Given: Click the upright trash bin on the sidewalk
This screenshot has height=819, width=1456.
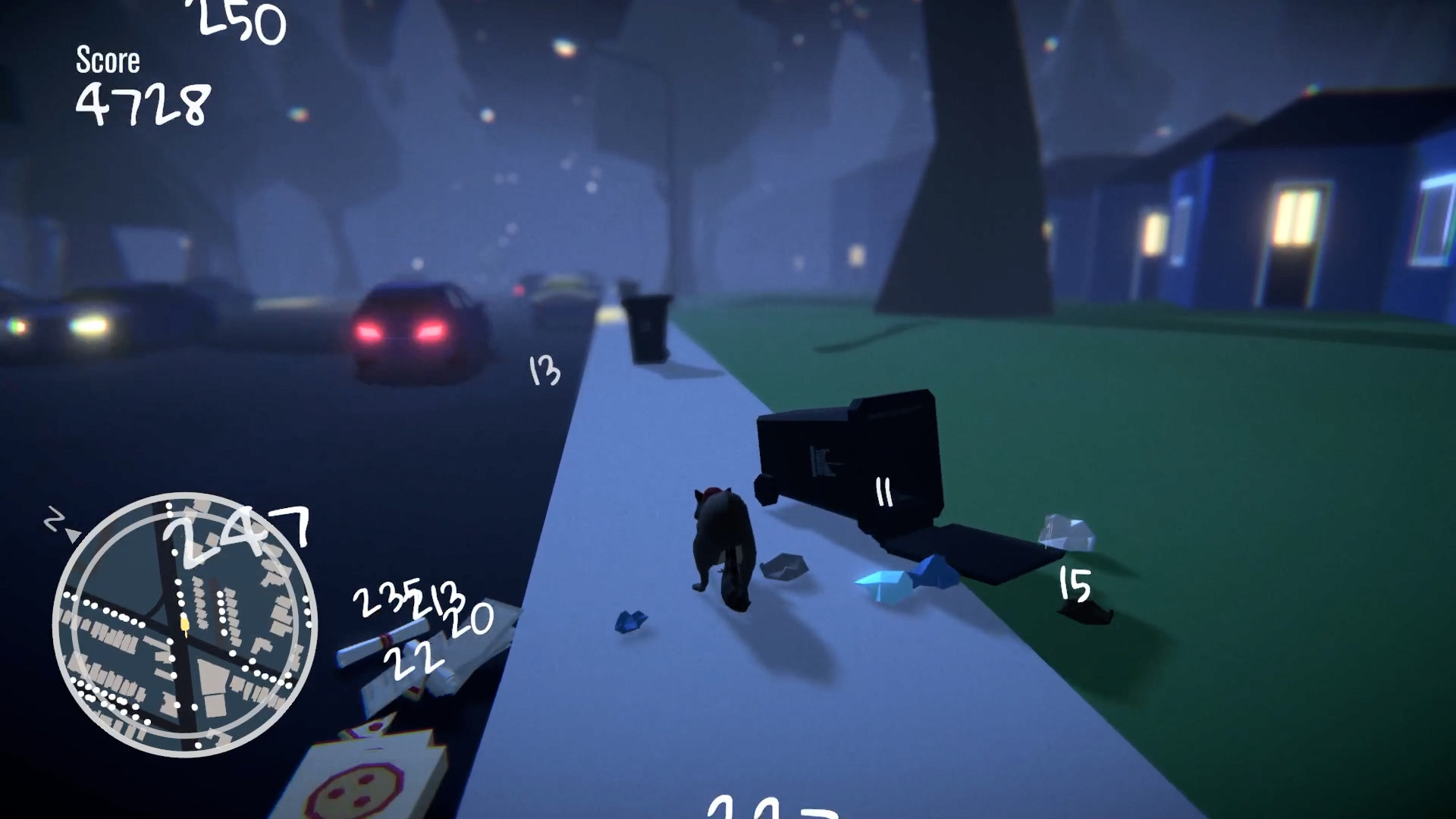Looking at the screenshot, I should point(646,330).
